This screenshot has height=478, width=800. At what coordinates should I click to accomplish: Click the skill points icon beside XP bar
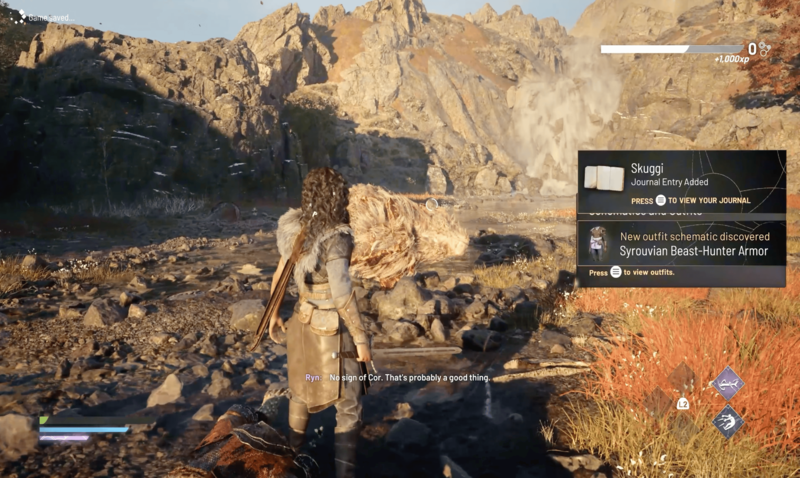coord(765,48)
